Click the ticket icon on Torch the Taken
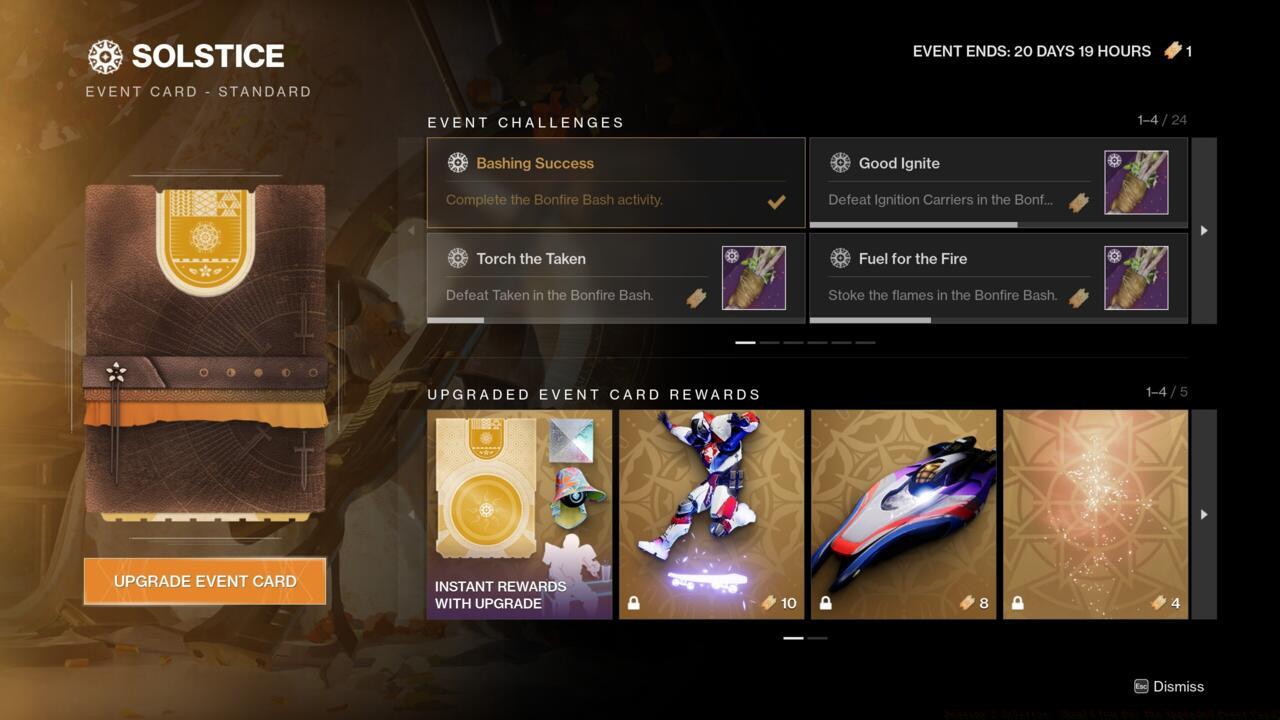 coord(696,298)
